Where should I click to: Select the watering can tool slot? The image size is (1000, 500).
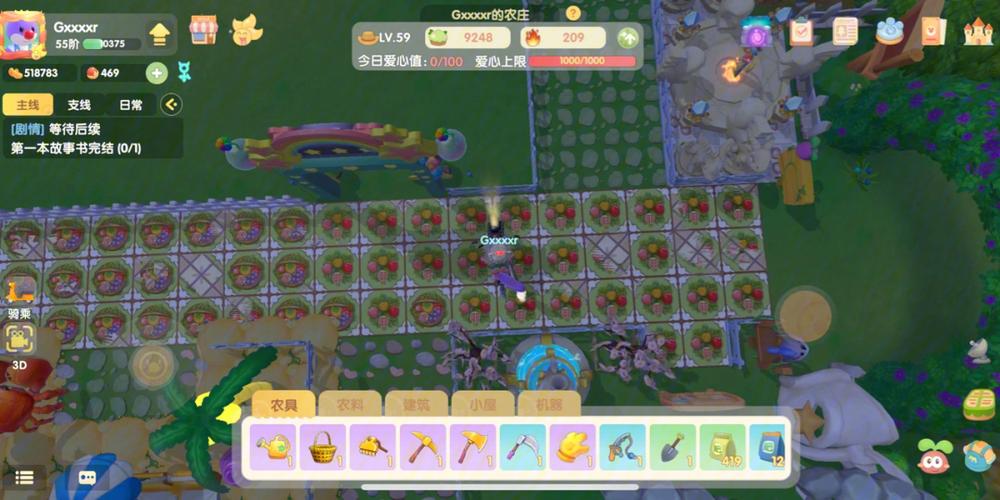pos(273,446)
